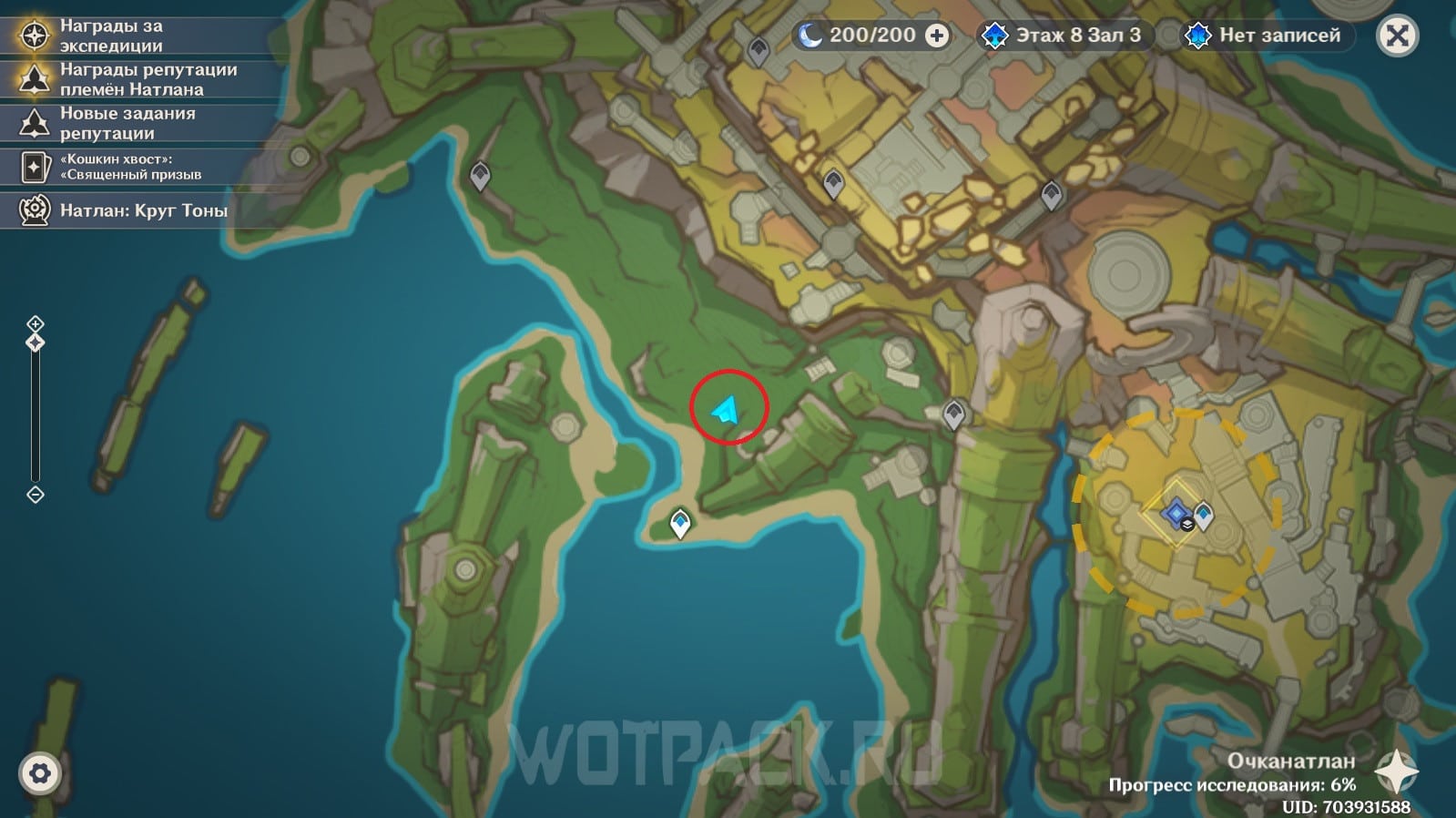Close the map with the X button
1456x818 pixels.
(1397, 36)
